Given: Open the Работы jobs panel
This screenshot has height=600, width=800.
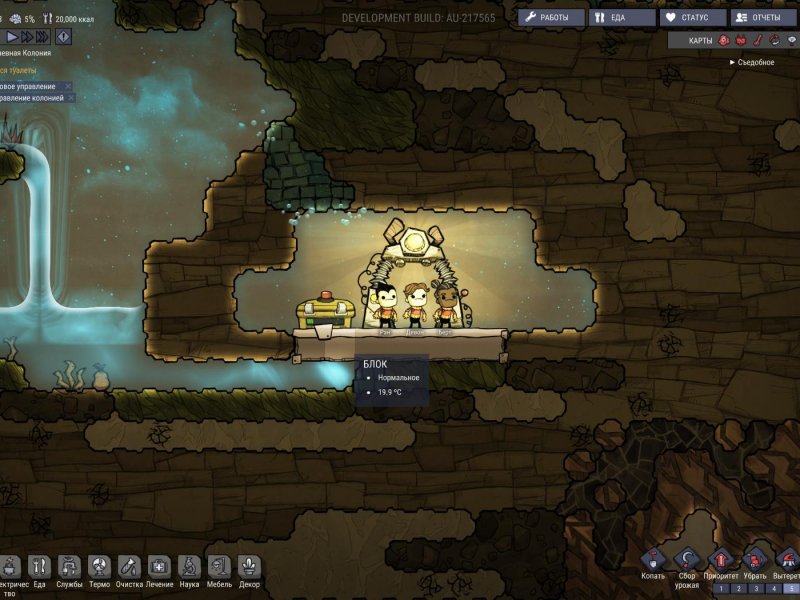Looking at the screenshot, I should [x=551, y=18].
